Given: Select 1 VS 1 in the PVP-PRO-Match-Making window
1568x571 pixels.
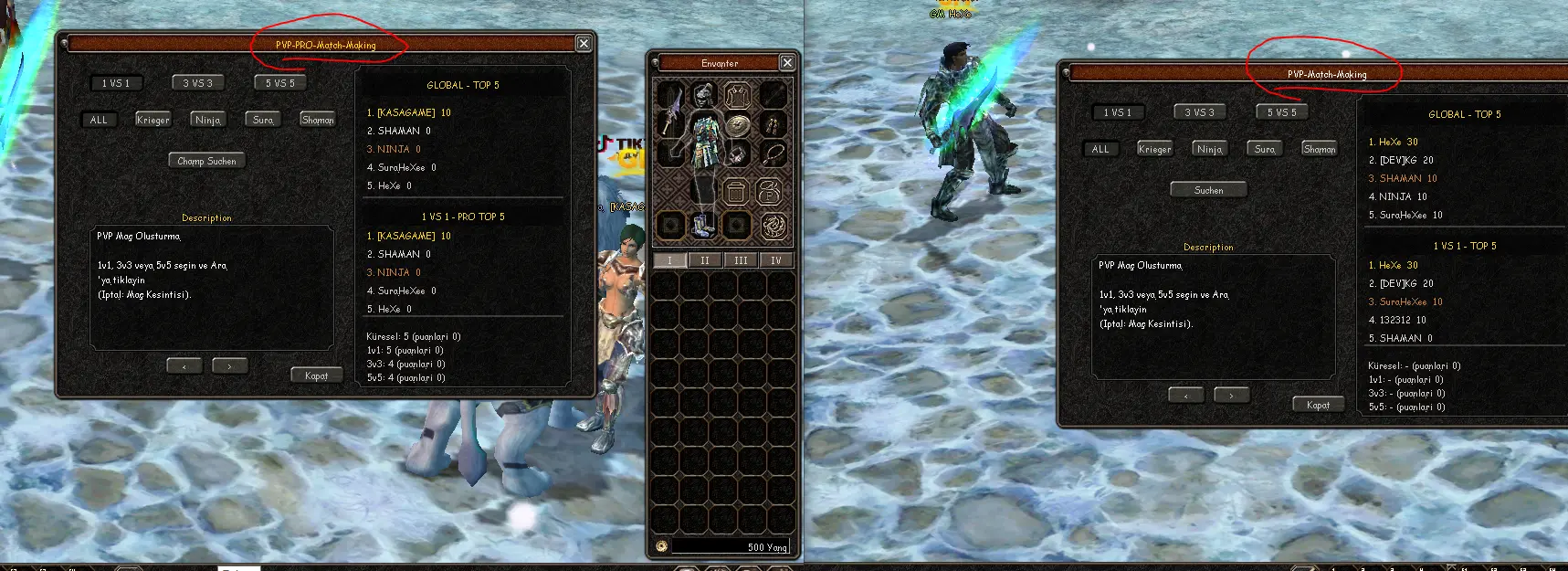Looking at the screenshot, I should (115, 83).
